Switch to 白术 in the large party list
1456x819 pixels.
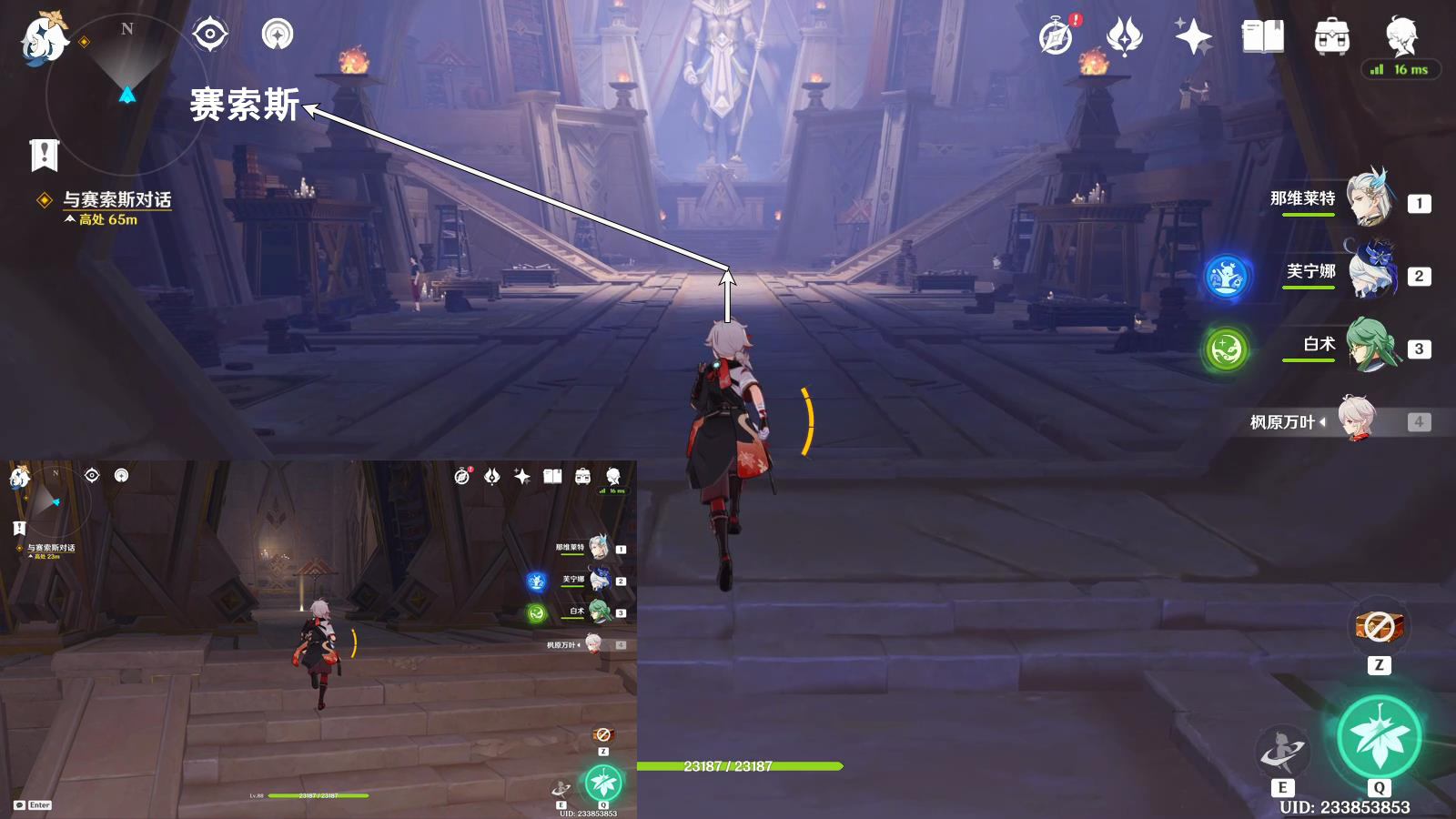tap(1370, 345)
